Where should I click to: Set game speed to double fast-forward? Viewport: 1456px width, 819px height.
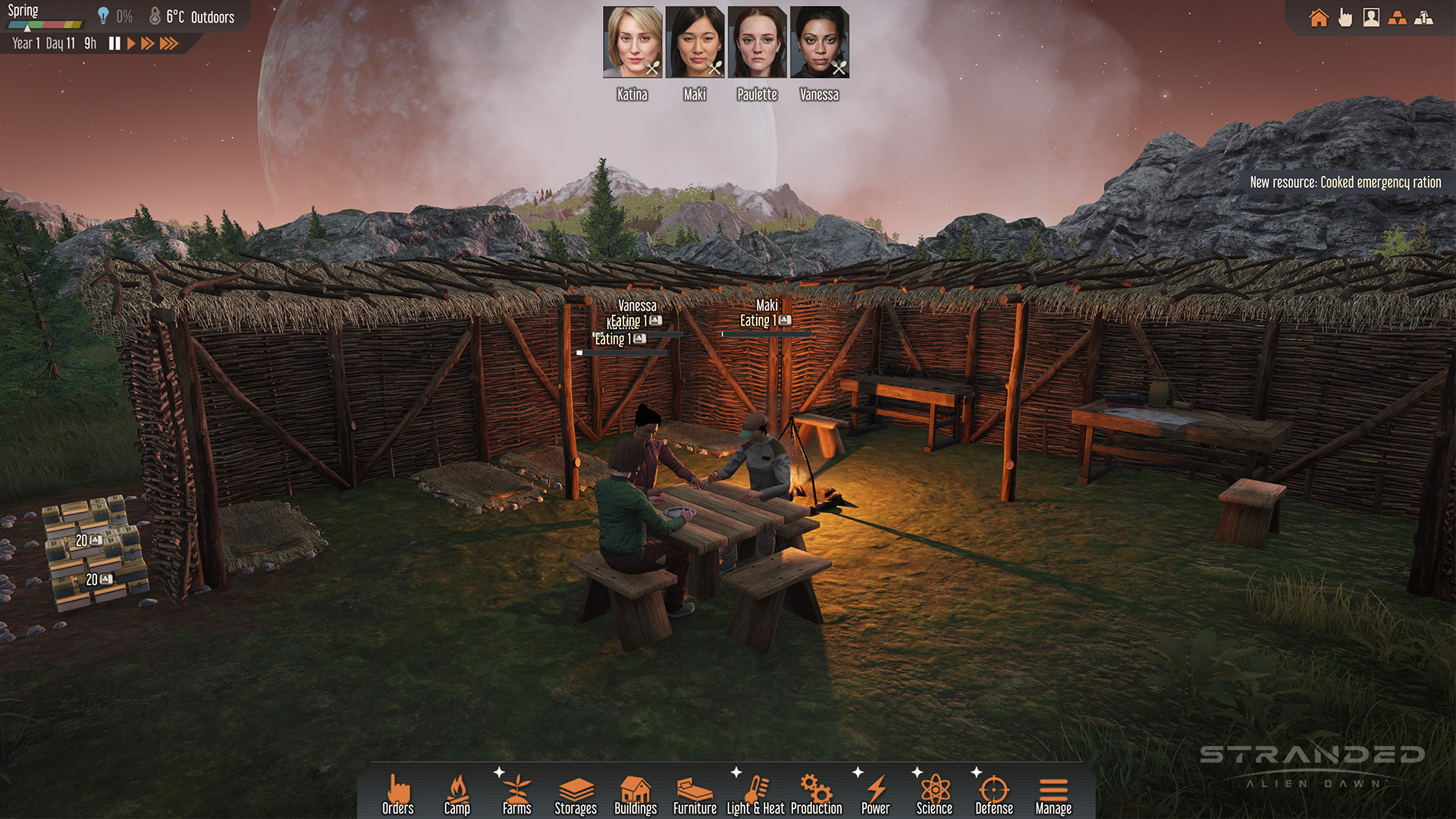coord(148,43)
